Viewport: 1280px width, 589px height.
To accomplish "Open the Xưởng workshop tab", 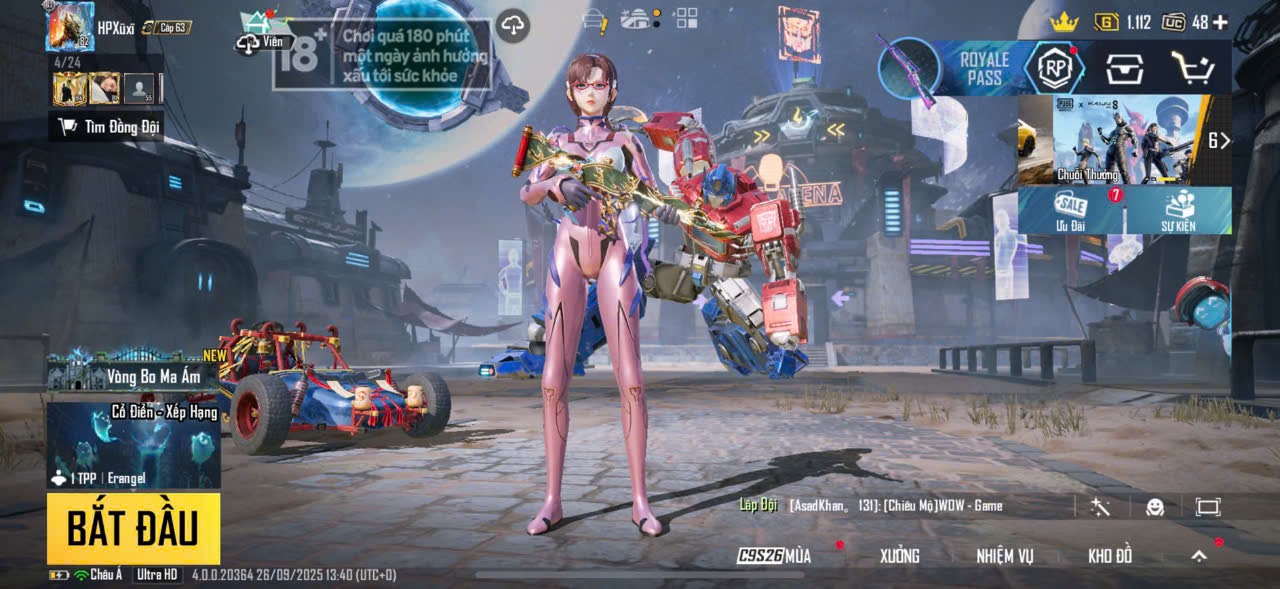I will tap(899, 556).
